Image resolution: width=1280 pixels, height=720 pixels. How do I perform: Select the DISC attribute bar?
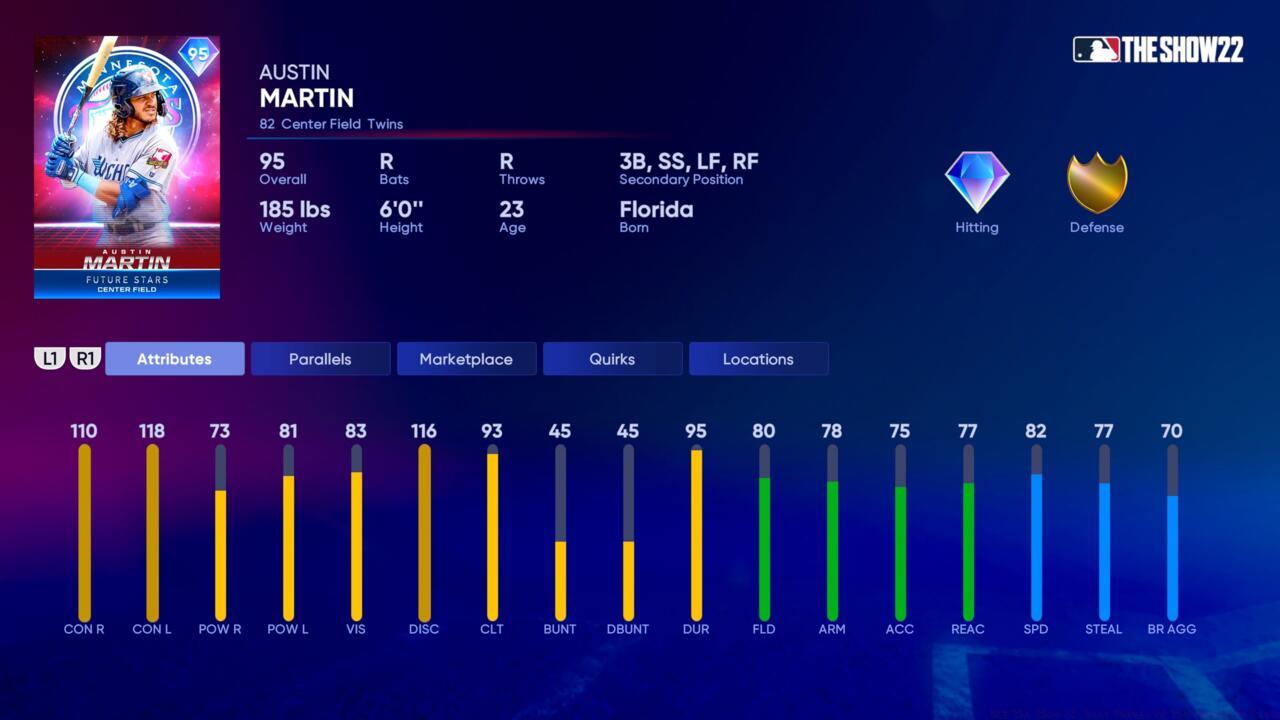pos(424,530)
